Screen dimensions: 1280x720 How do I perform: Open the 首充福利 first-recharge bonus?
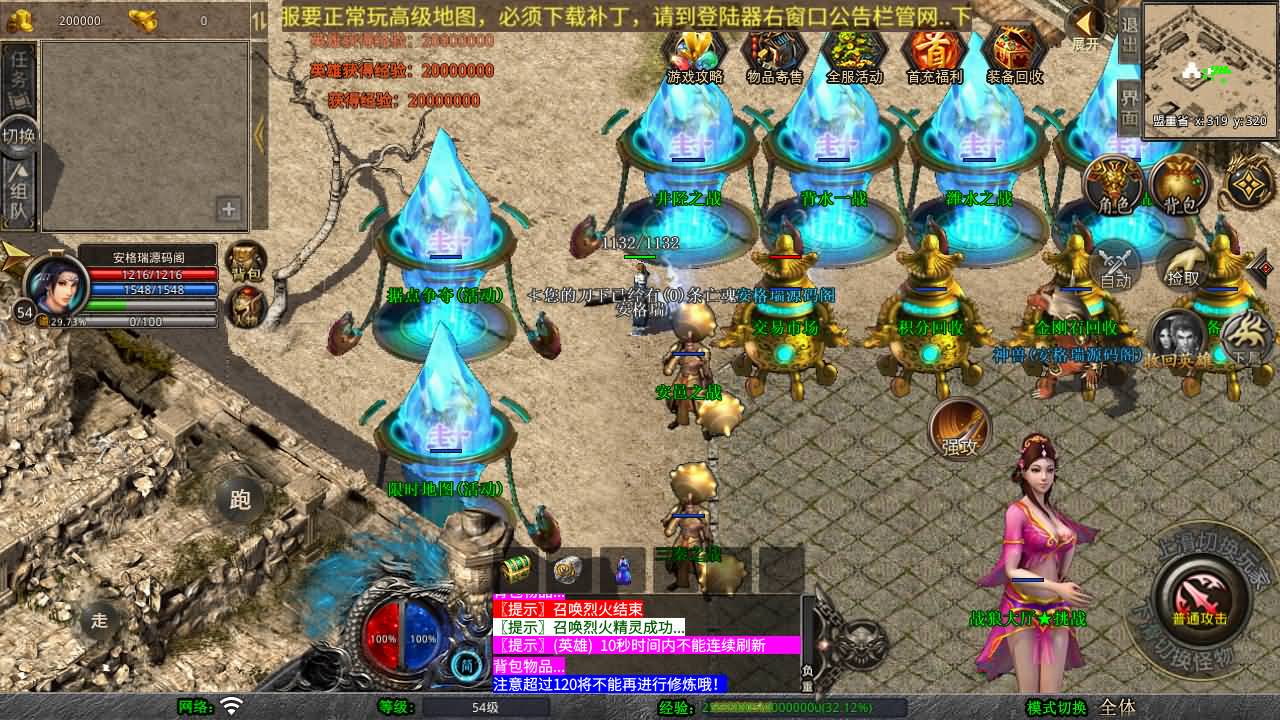(934, 53)
